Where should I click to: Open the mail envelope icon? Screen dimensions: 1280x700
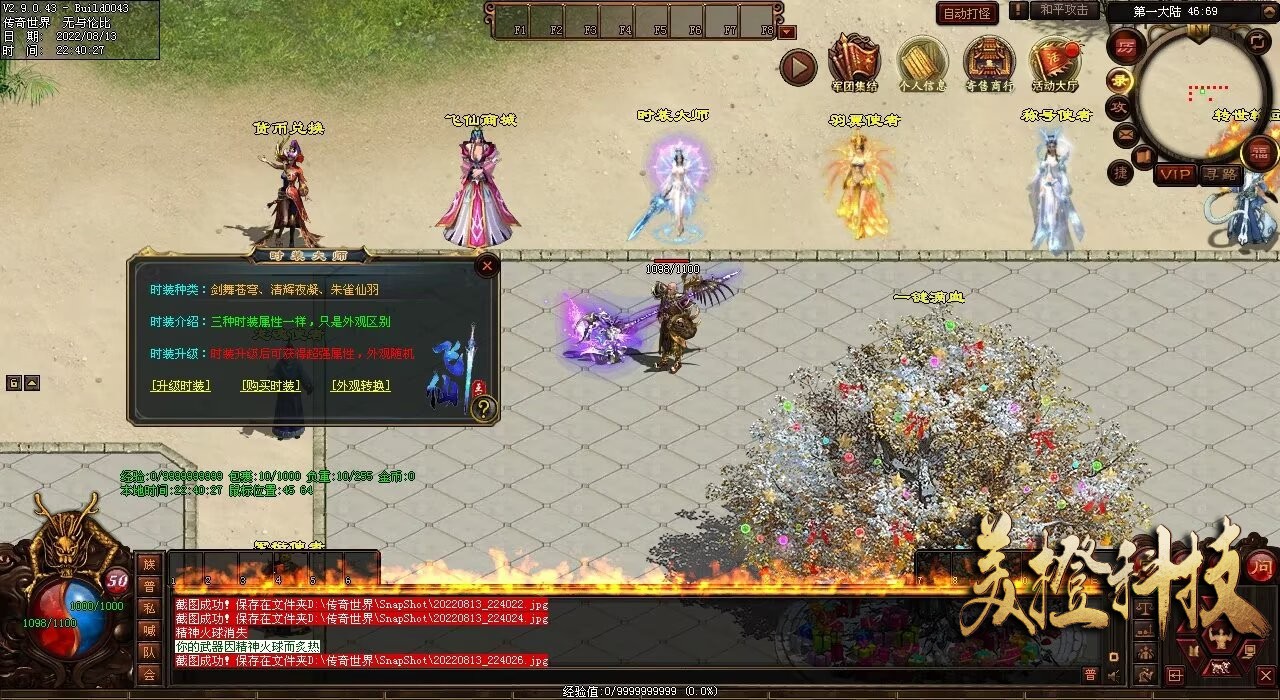coord(1126,133)
